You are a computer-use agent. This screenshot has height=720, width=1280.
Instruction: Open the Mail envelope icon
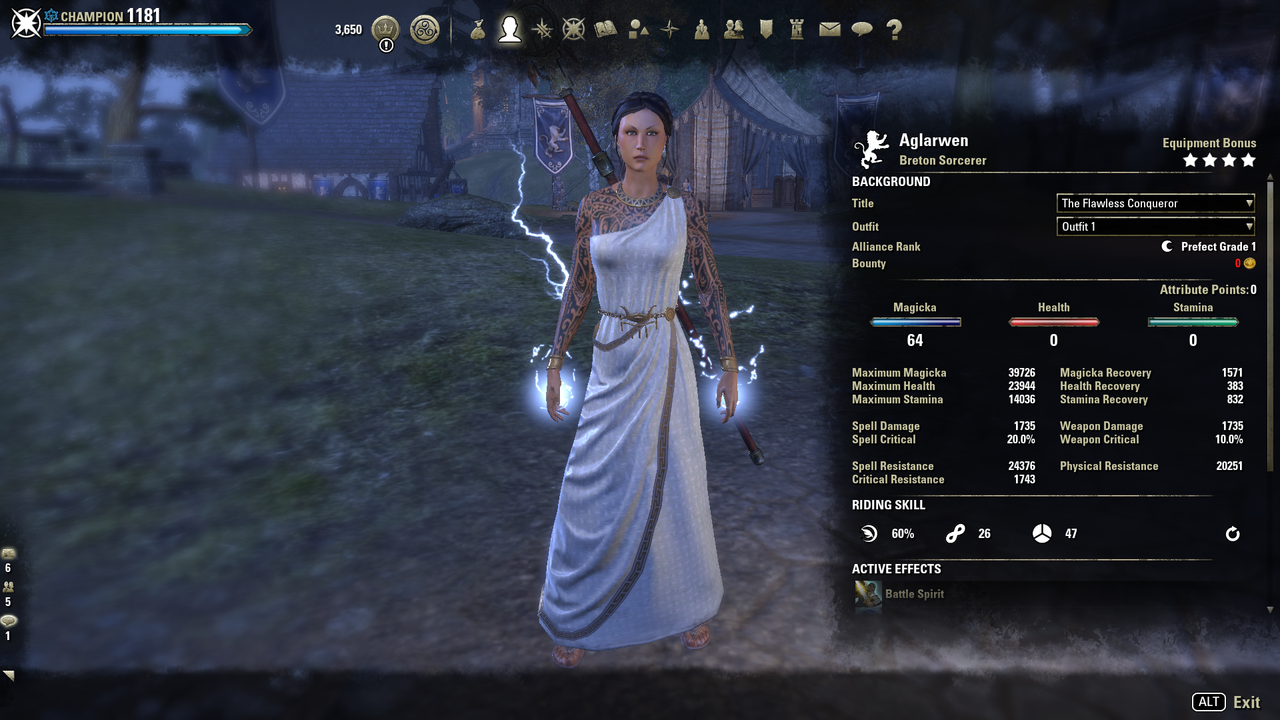(830, 30)
